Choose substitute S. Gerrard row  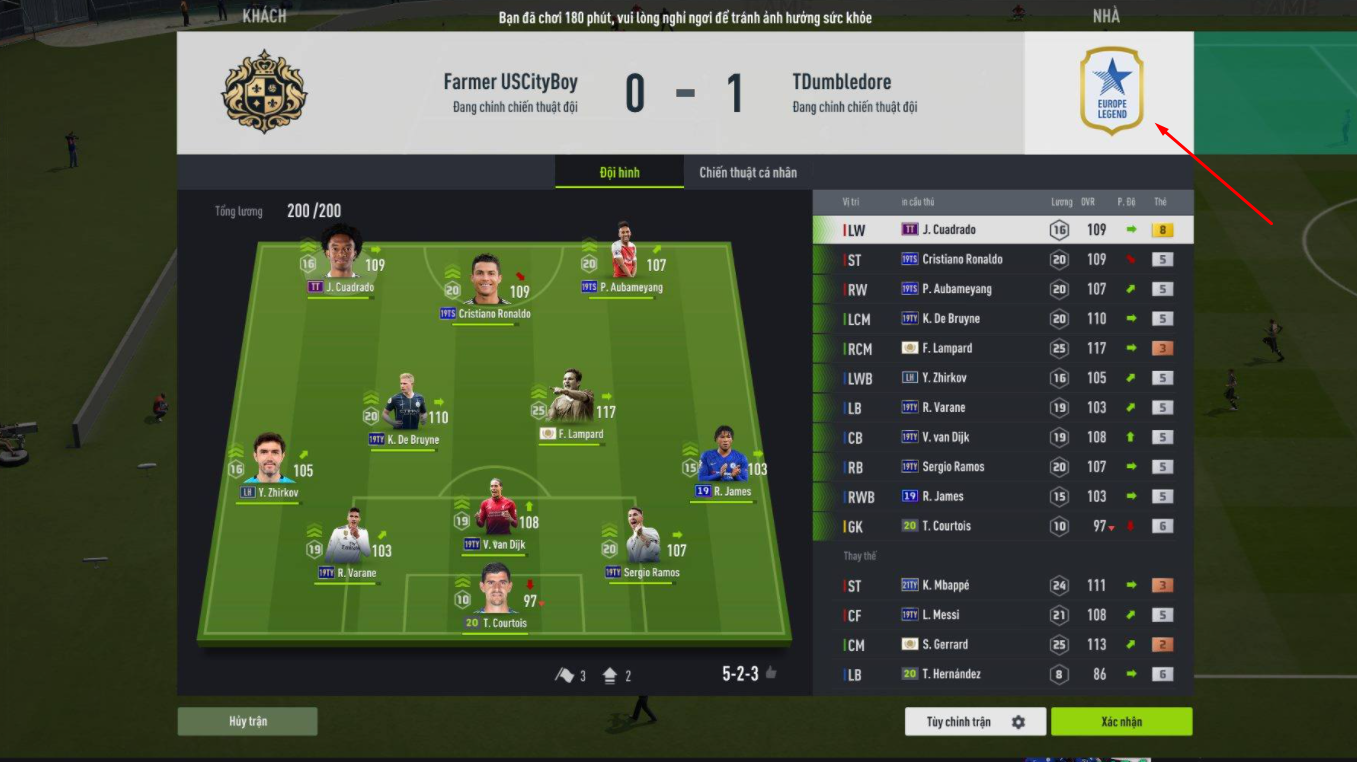1003,645
